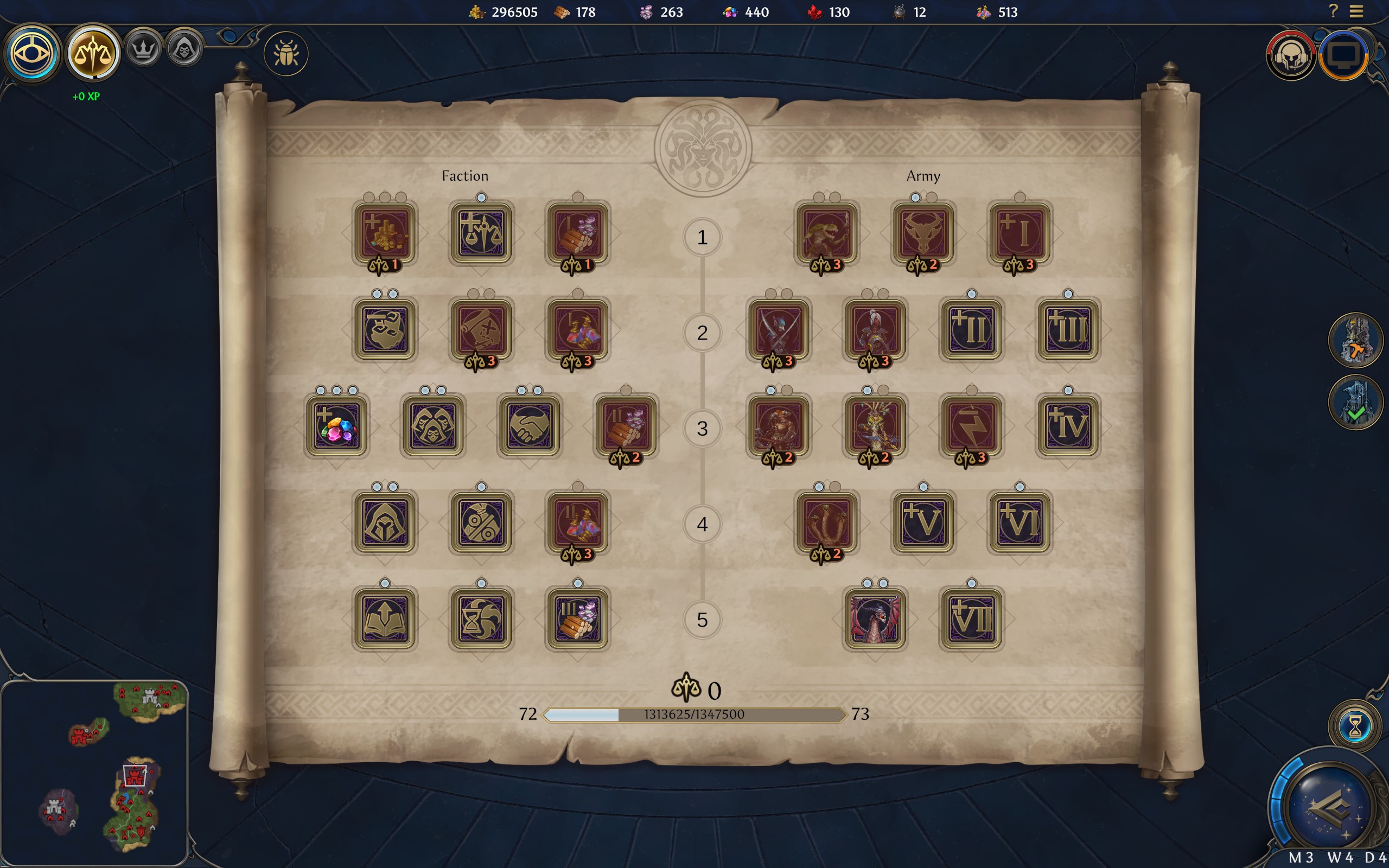Select the hooded figure tab
This screenshot has height=868, width=1389.
point(184,49)
